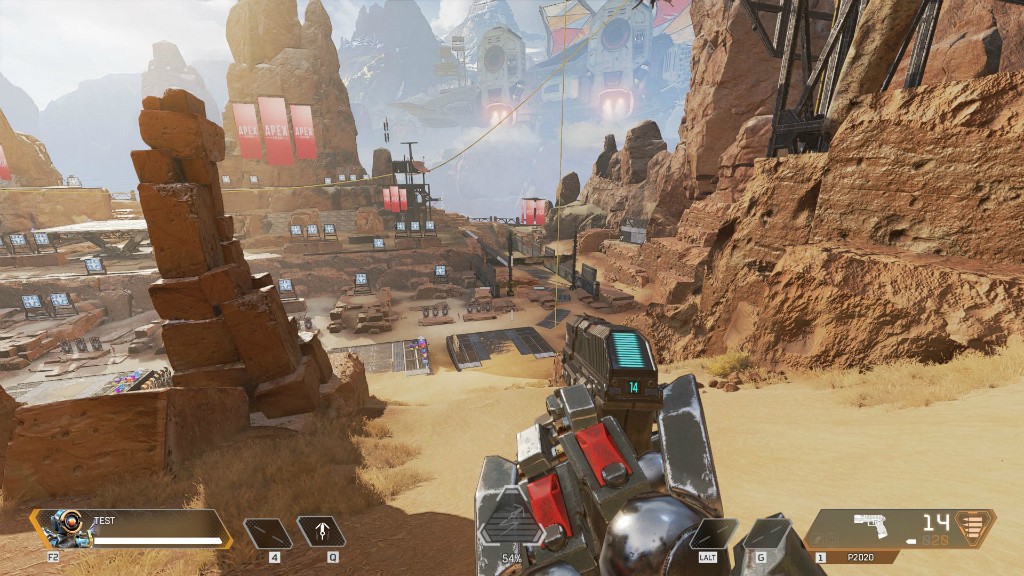The height and width of the screenshot is (576, 1024).
Task: Activate the Grappling Hook tactical ability
Action: [x=321, y=532]
